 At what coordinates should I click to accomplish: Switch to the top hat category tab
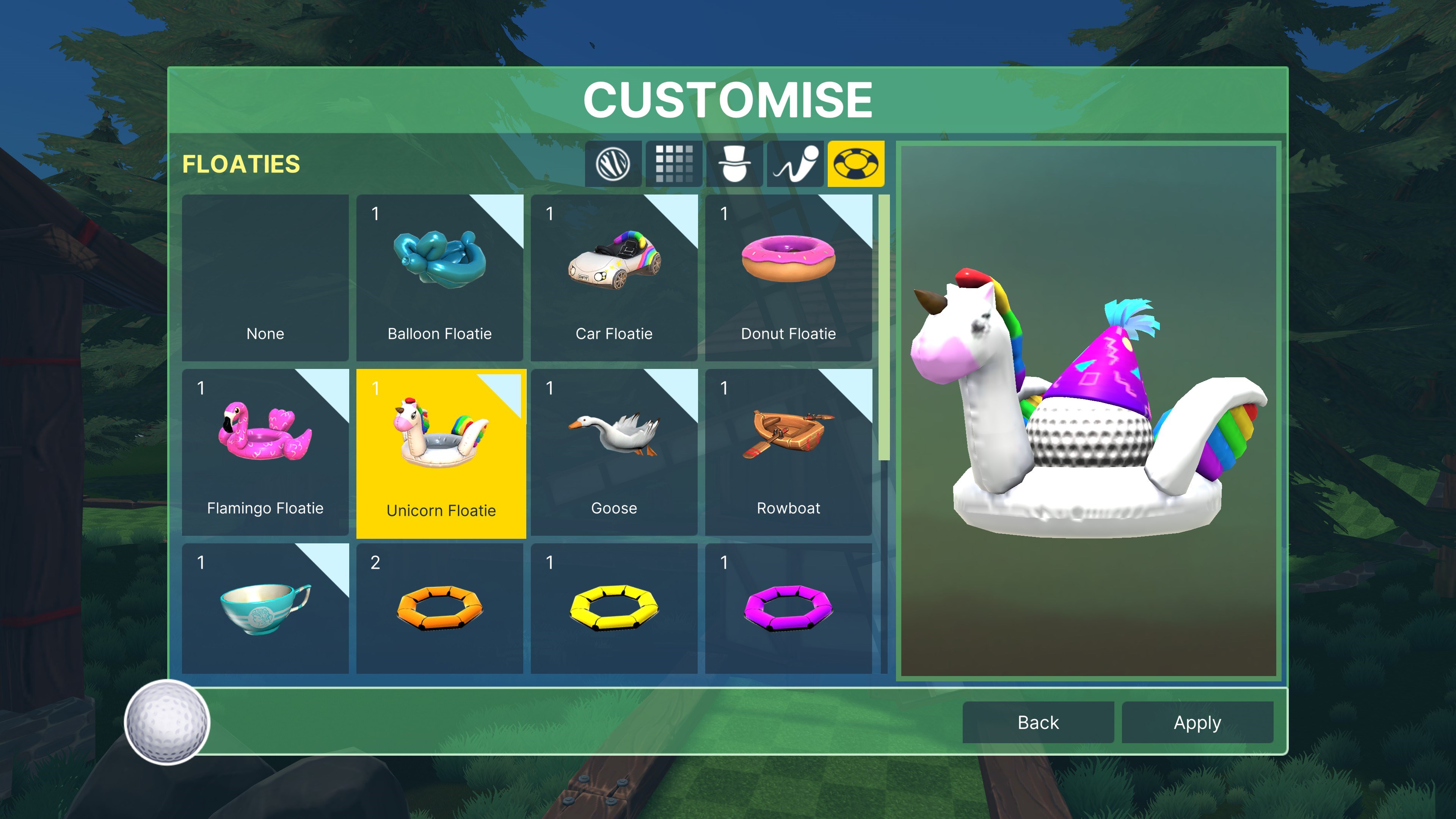coord(734,164)
